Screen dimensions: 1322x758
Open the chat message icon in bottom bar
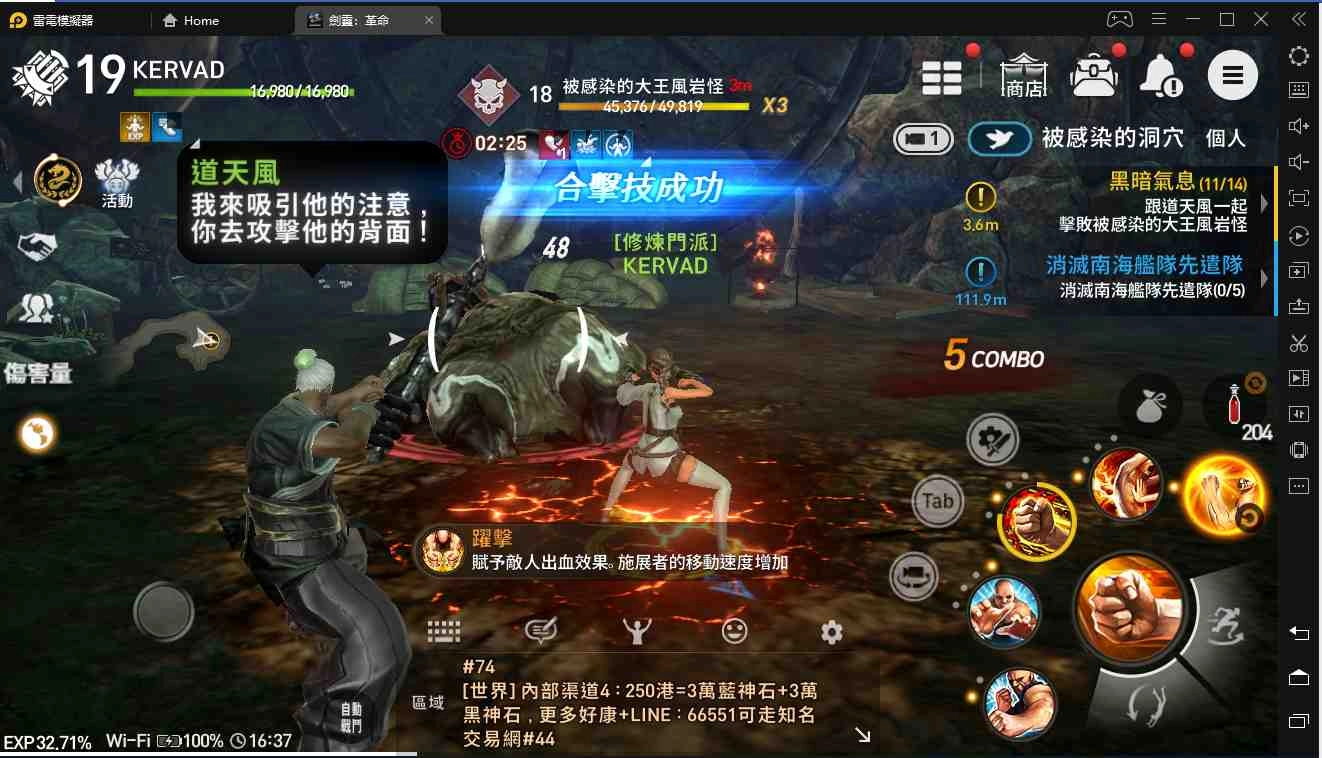(541, 630)
